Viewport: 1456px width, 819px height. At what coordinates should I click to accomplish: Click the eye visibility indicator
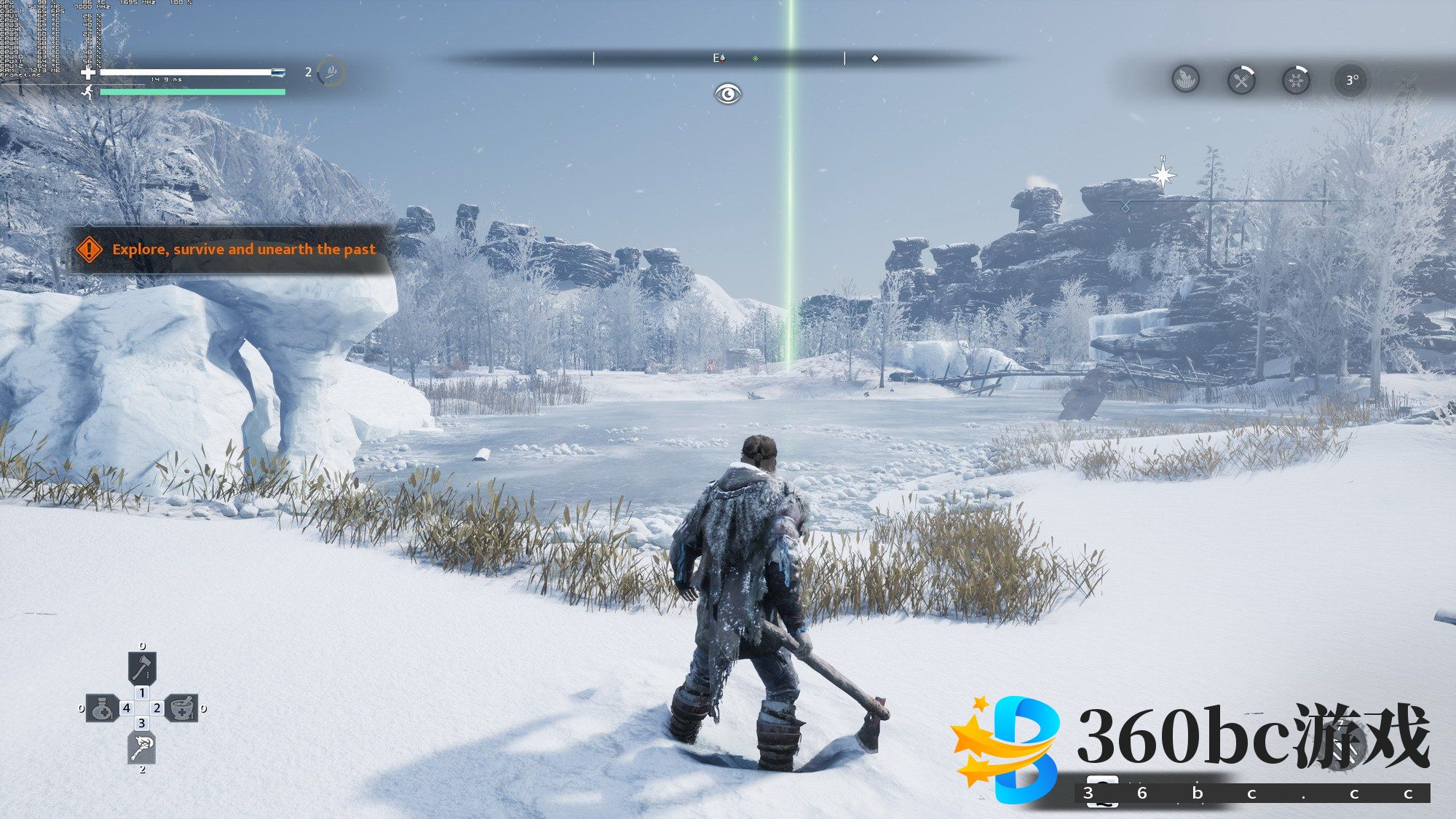point(727,94)
